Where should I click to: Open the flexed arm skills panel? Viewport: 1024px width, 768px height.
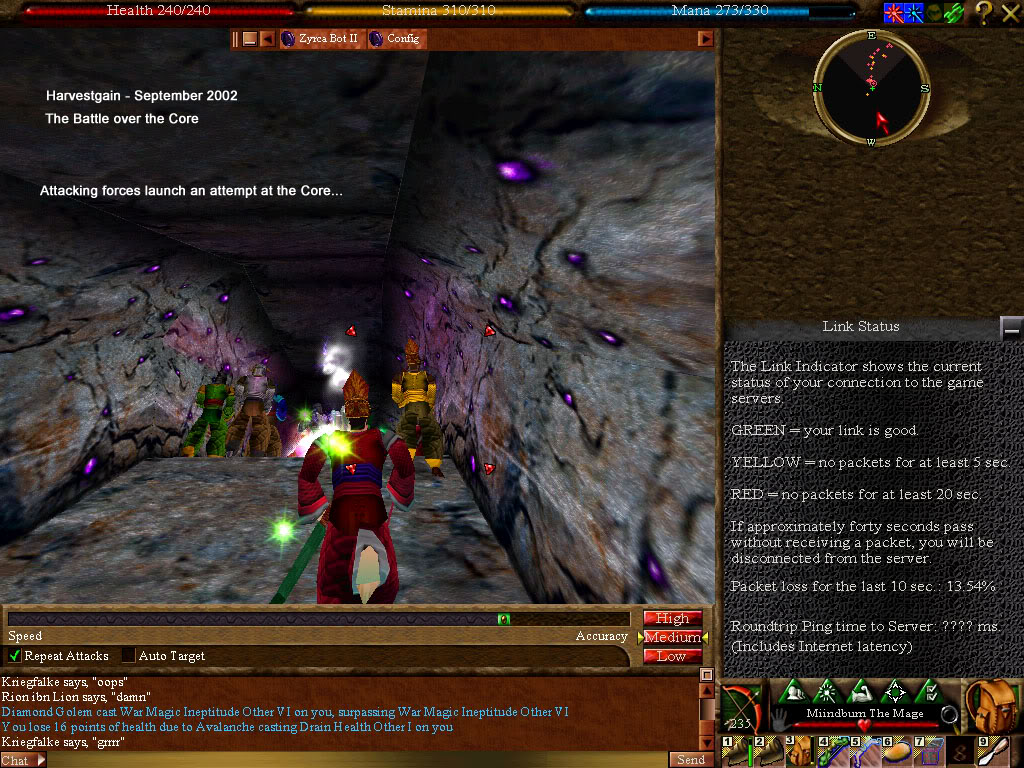click(861, 691)
